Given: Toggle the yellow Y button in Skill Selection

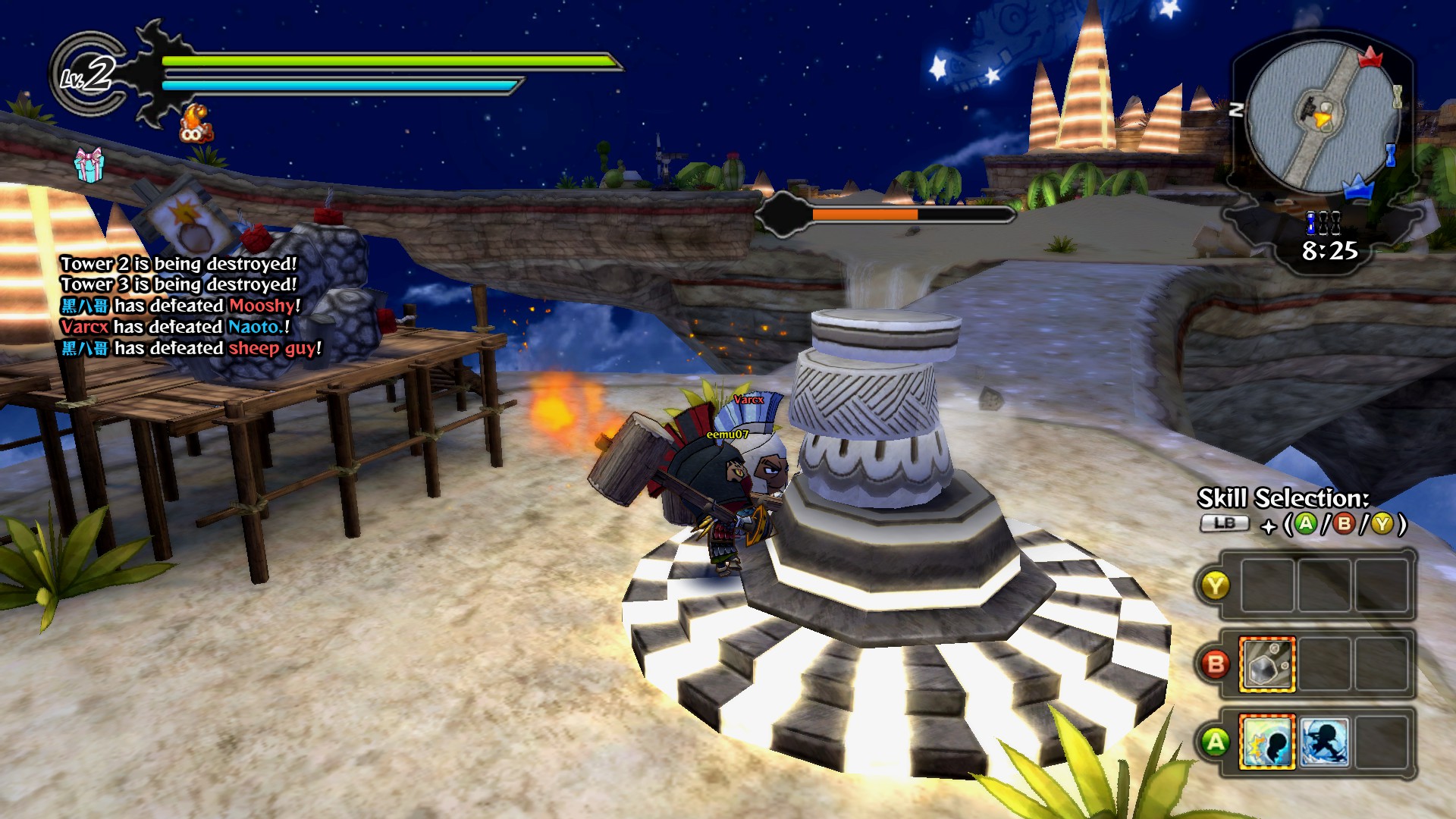Looking at the screenshot, I should tap(1218, 584).
